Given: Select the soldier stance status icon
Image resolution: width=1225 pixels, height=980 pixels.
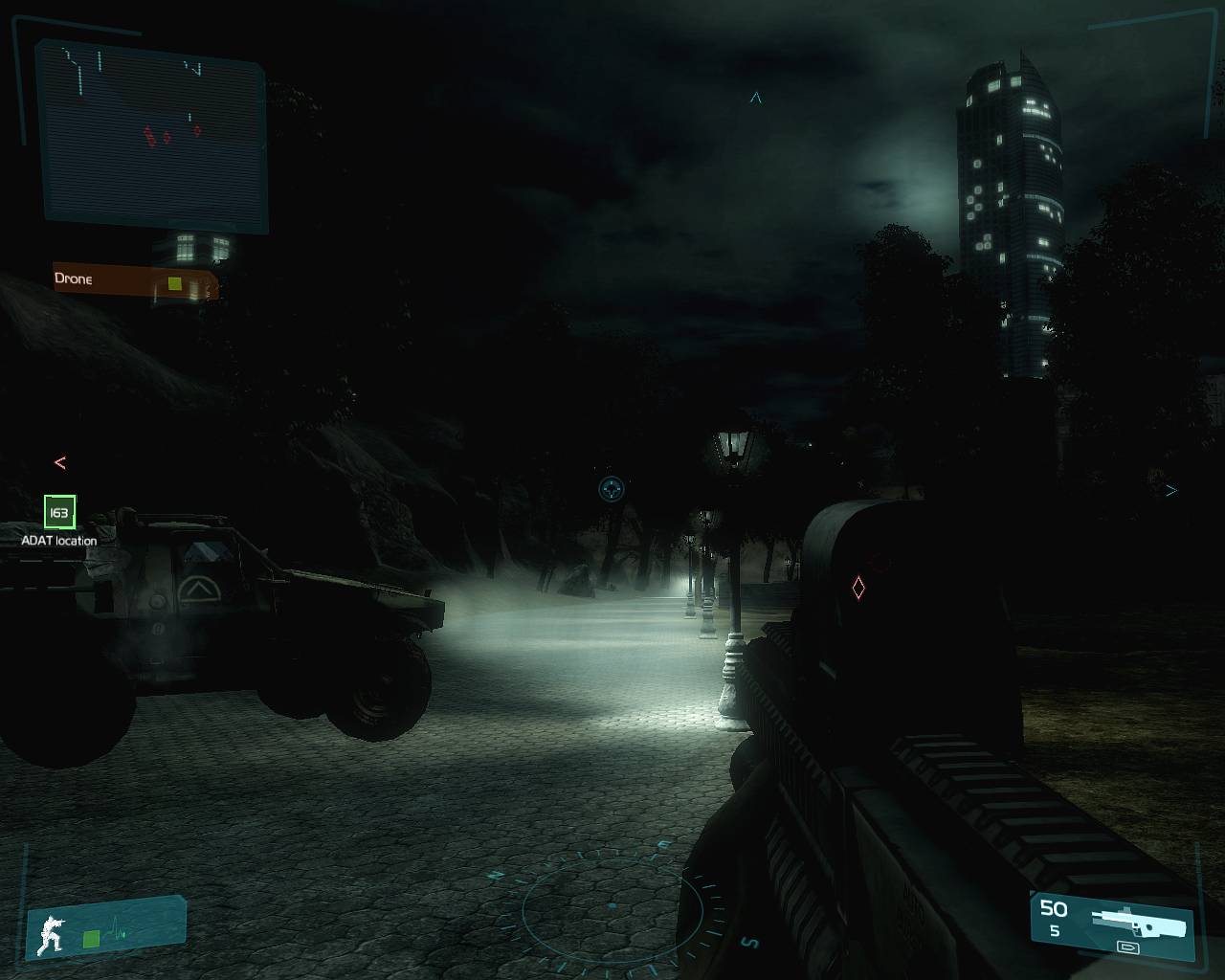Looking at the screenshot, I should tap(49, 933).
